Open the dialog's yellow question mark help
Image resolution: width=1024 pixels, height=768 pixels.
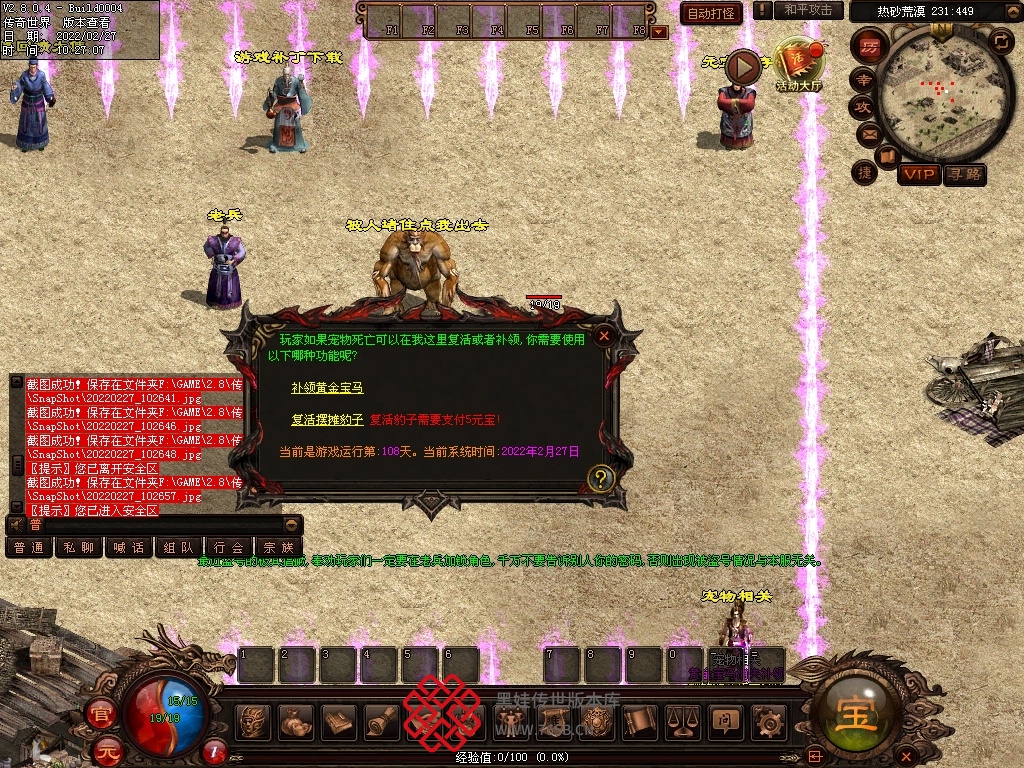600,478
